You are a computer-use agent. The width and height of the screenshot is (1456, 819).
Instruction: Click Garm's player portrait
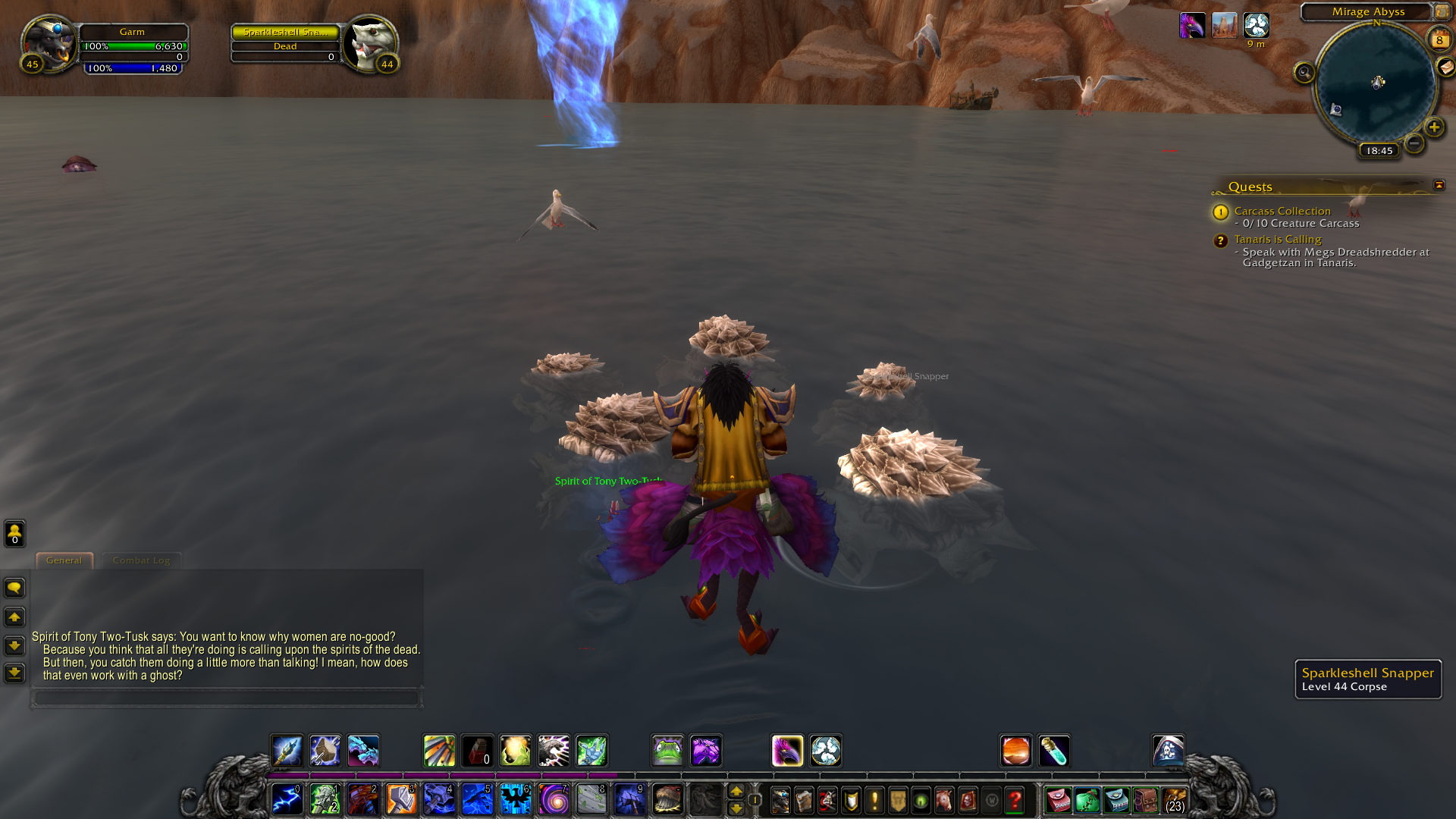pyautogui.click(x=49, y=44)
